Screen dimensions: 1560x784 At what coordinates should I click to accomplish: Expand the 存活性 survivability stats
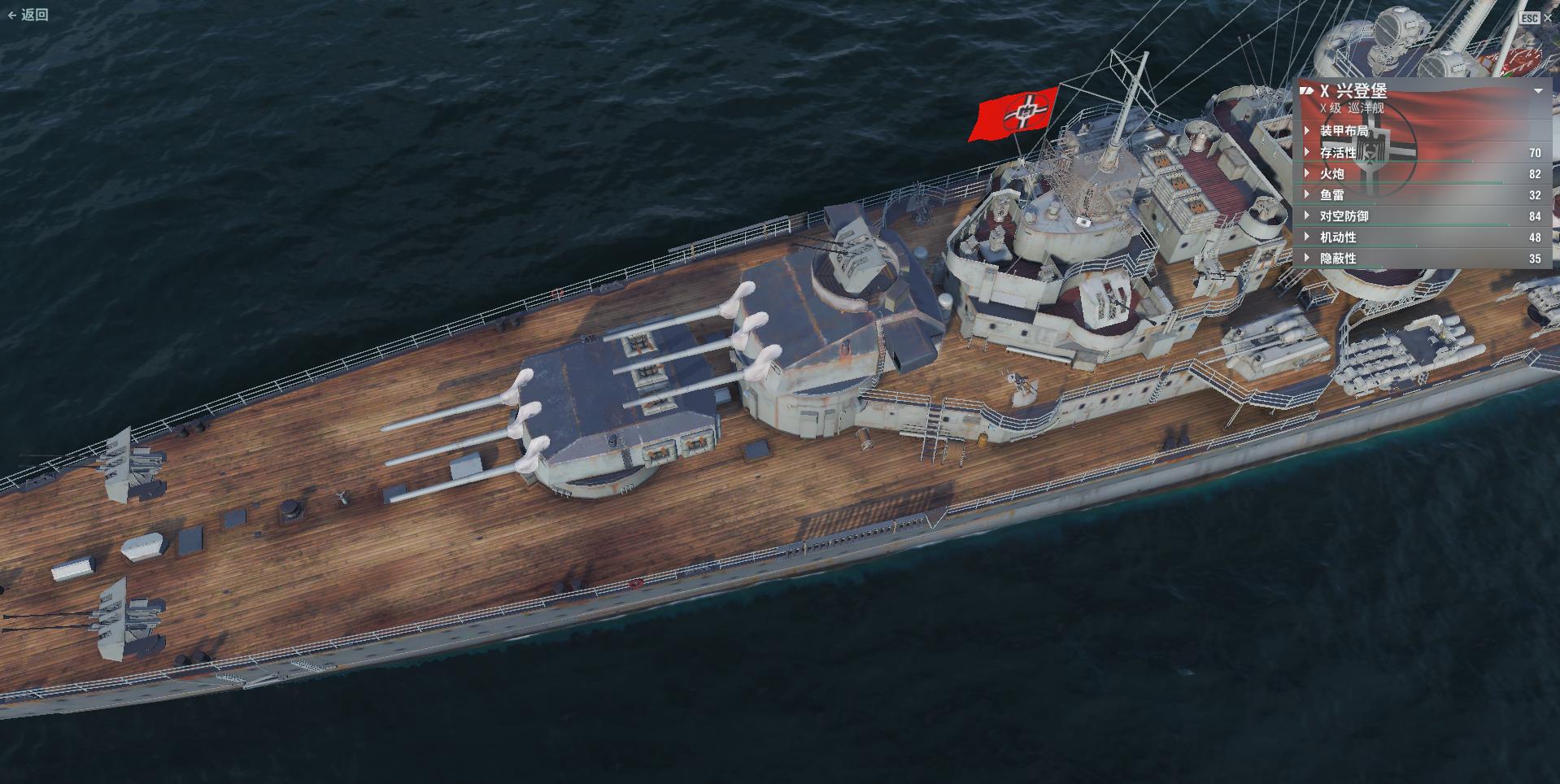[x=1338, y=153]
